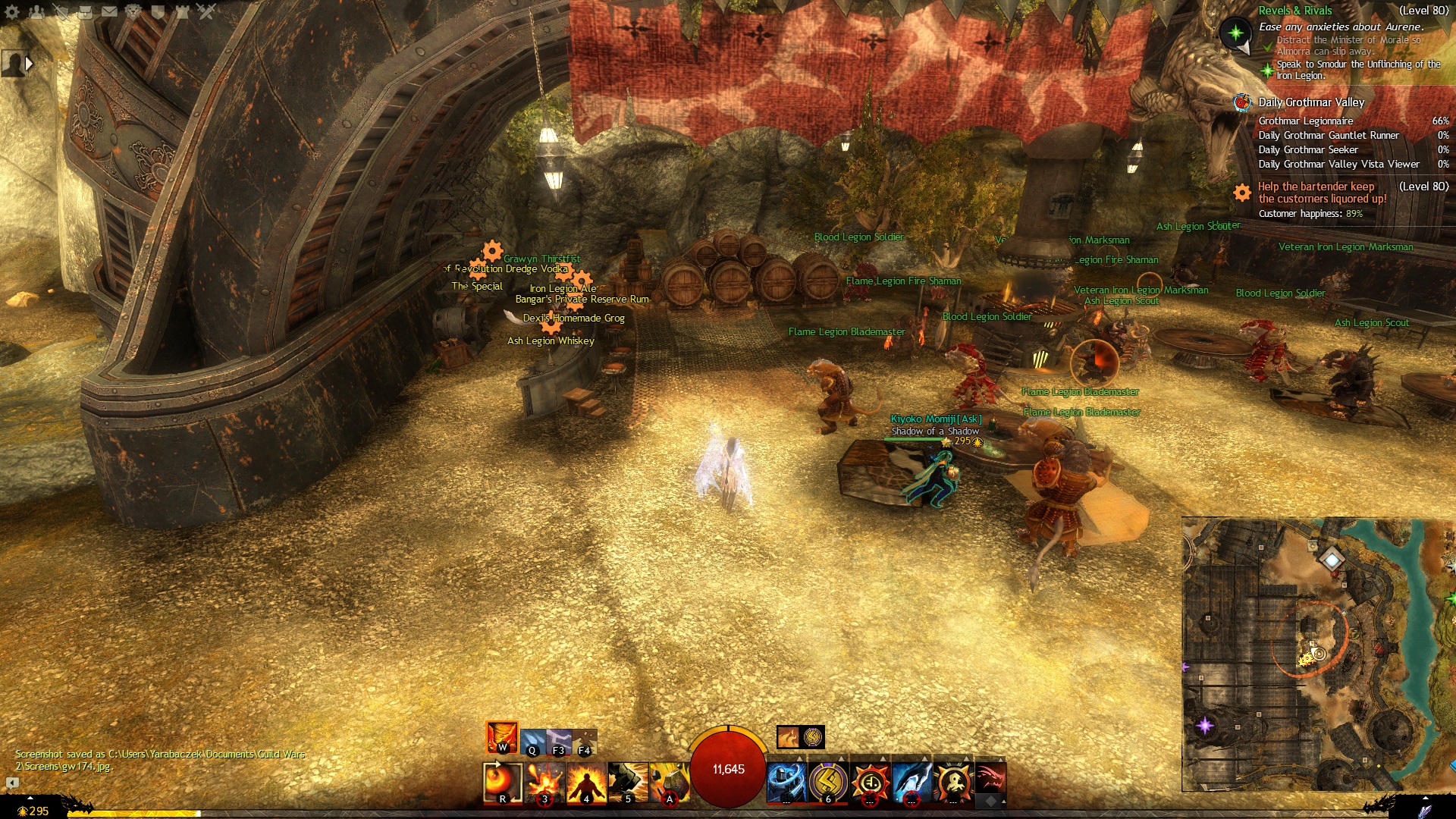Select the Revels & Rivals story objective

(1294, 11)
